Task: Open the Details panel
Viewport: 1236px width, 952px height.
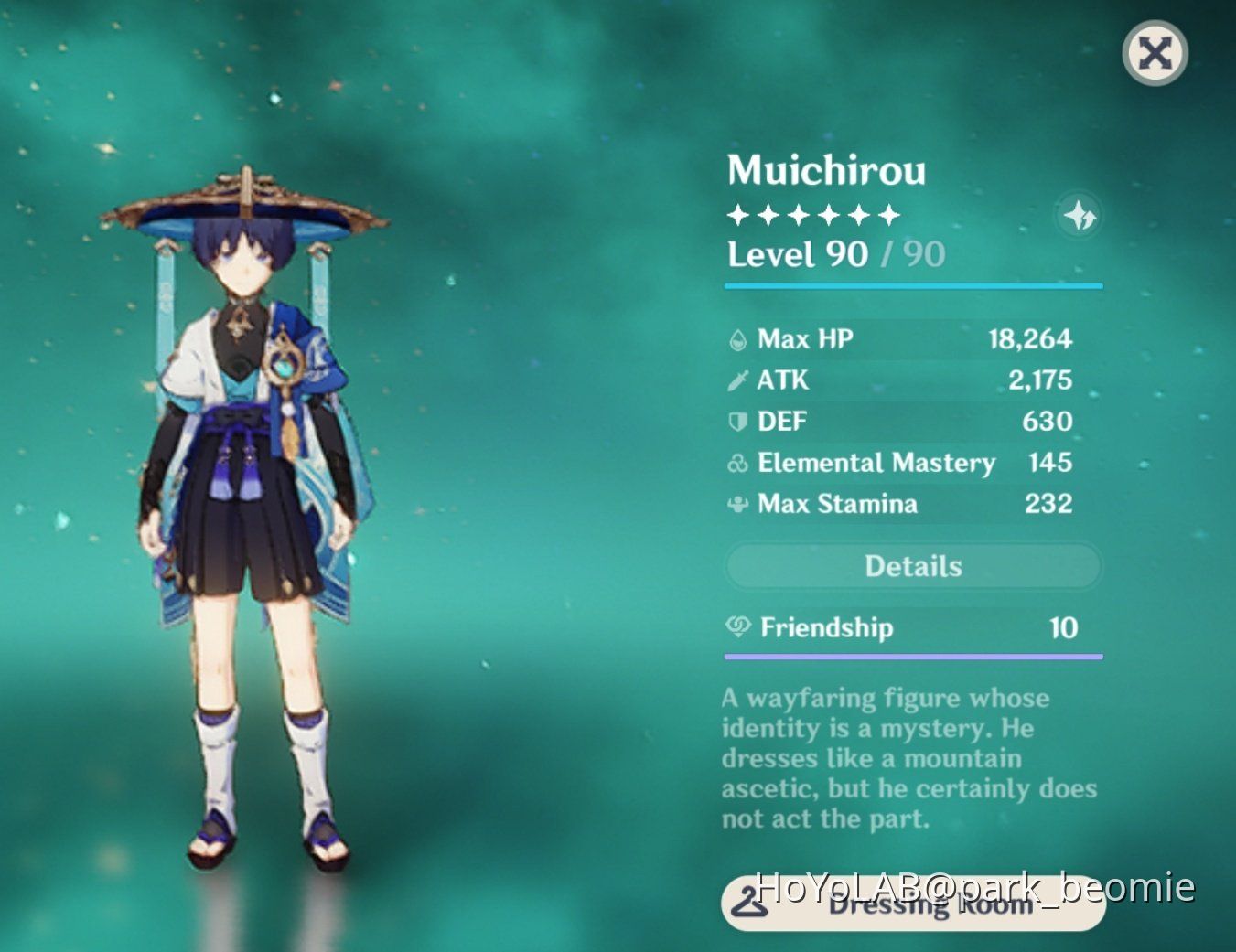Action: (x=912, y=566)
